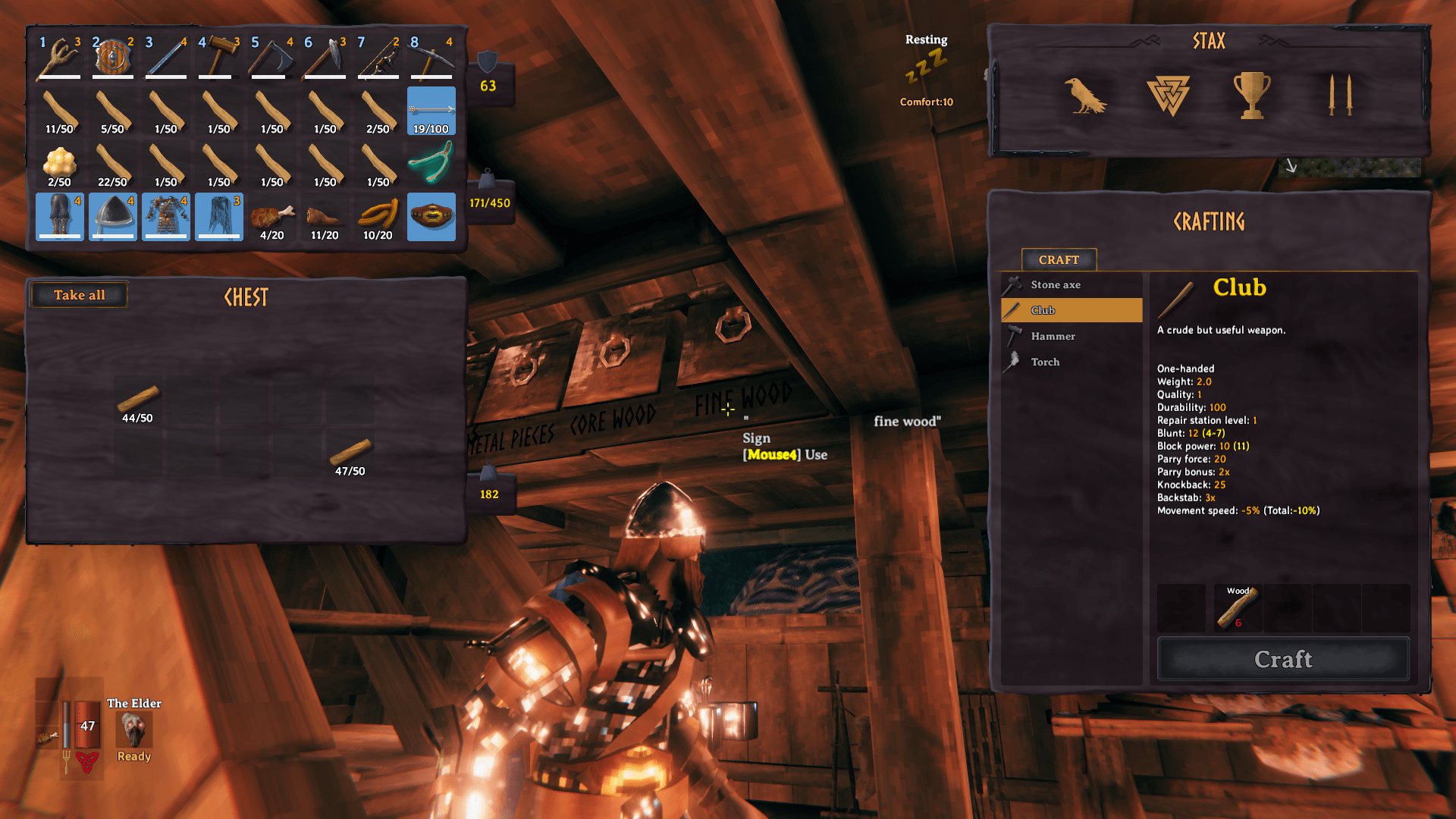
Task: Unequip the glowing Wishbone accessory
Action: point(431,163)
